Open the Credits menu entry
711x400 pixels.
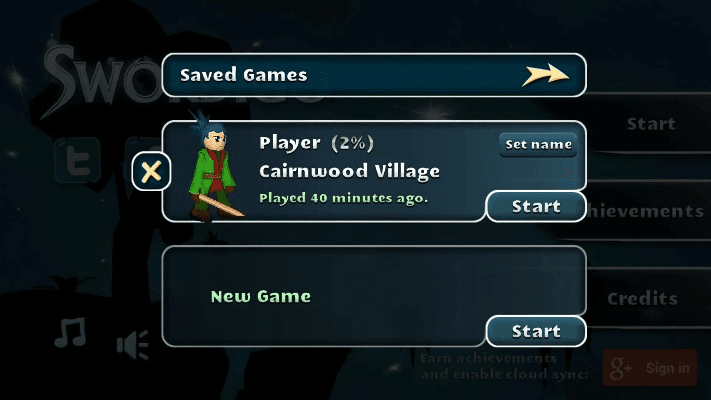pyautogui.click(x=643, y=298)
